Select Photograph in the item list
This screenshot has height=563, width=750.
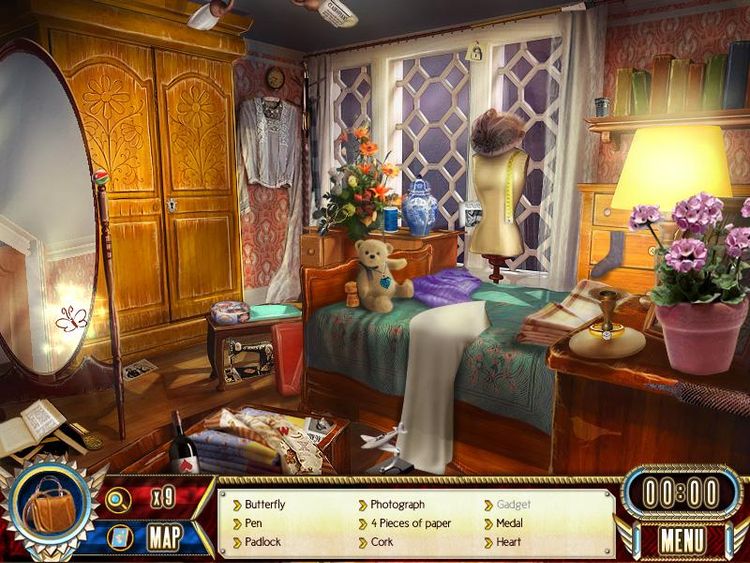(397, 505)
